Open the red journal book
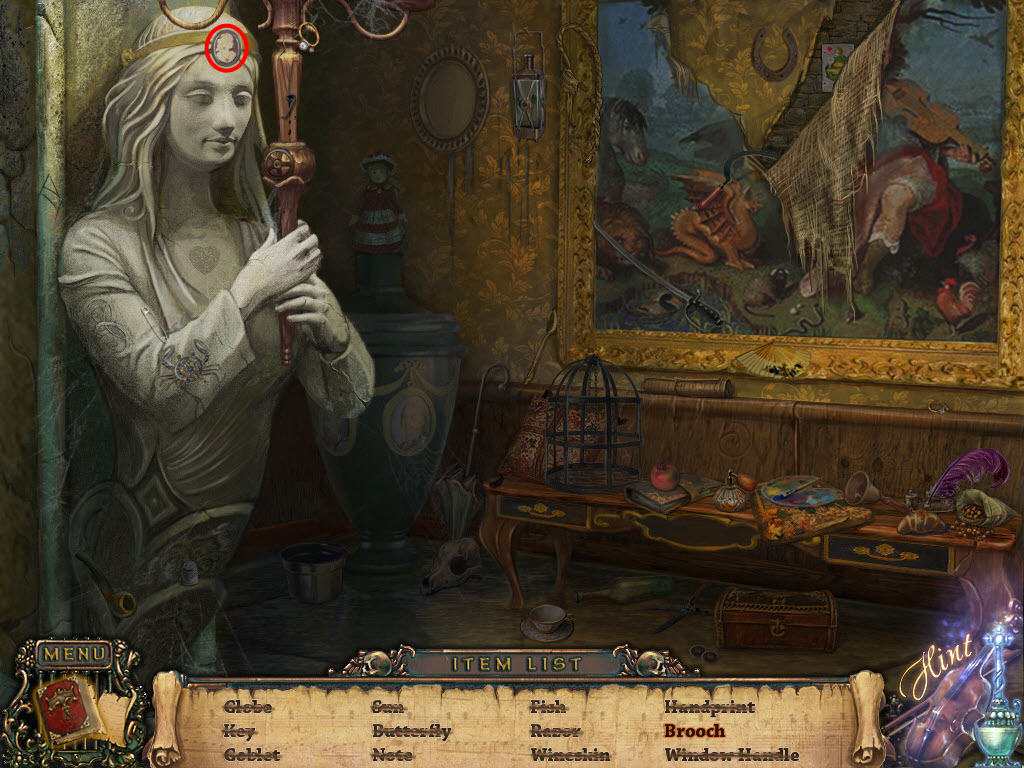 pyautogui.click(x=64, y=708)
